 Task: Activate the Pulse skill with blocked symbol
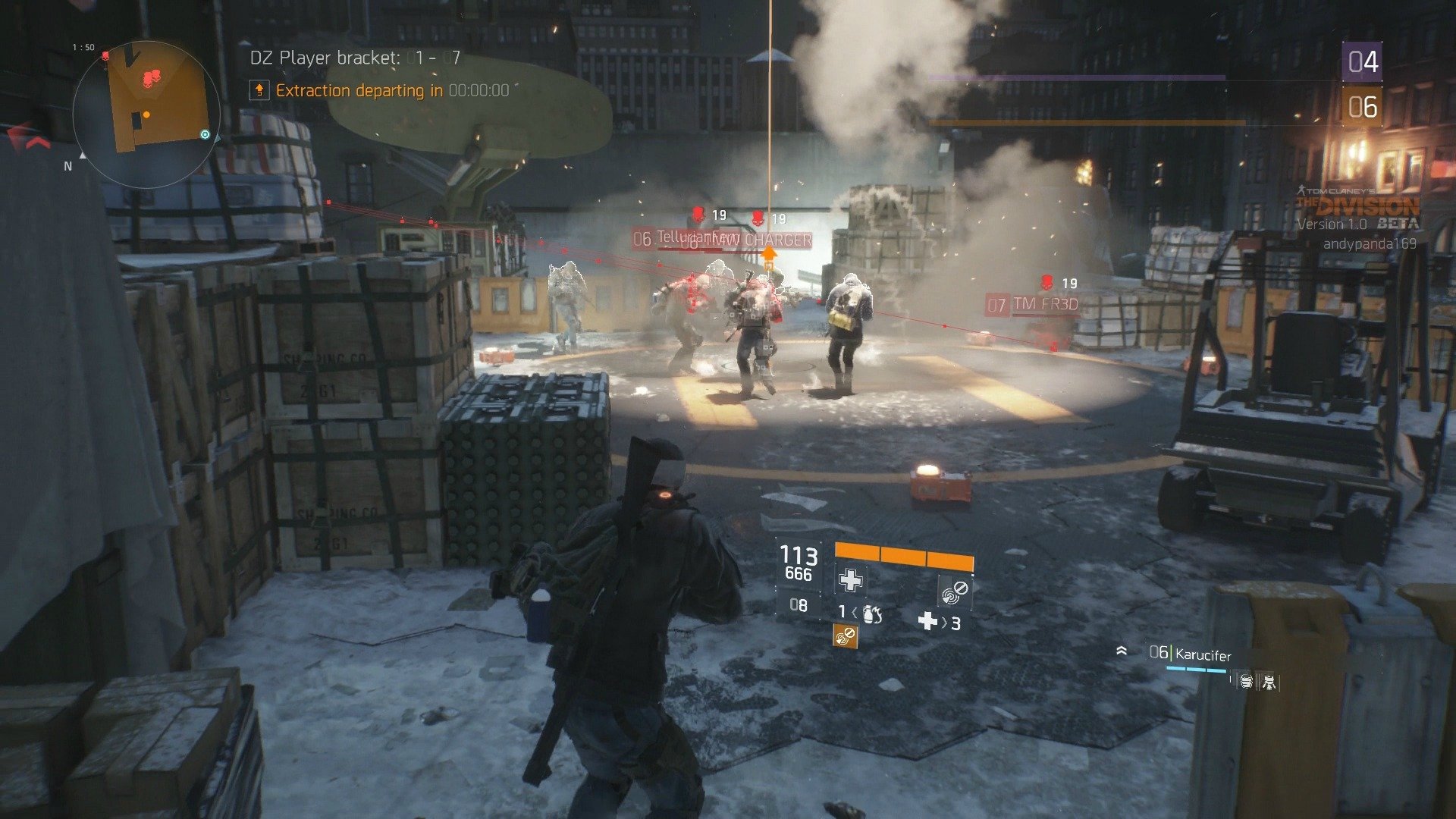pos(955,591)
